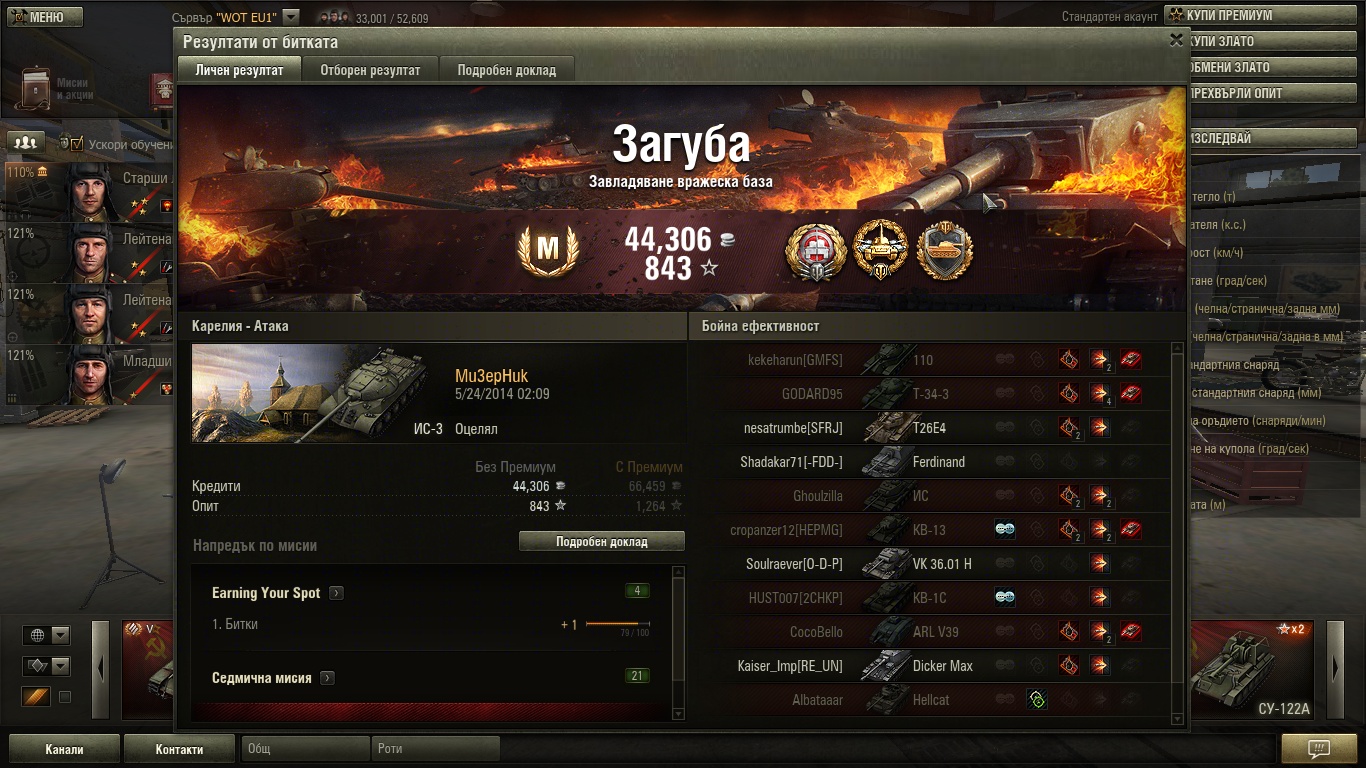This screenshot has height=768, width=1366.
Task: Close the battle results window
Action: pos(1176,40)
